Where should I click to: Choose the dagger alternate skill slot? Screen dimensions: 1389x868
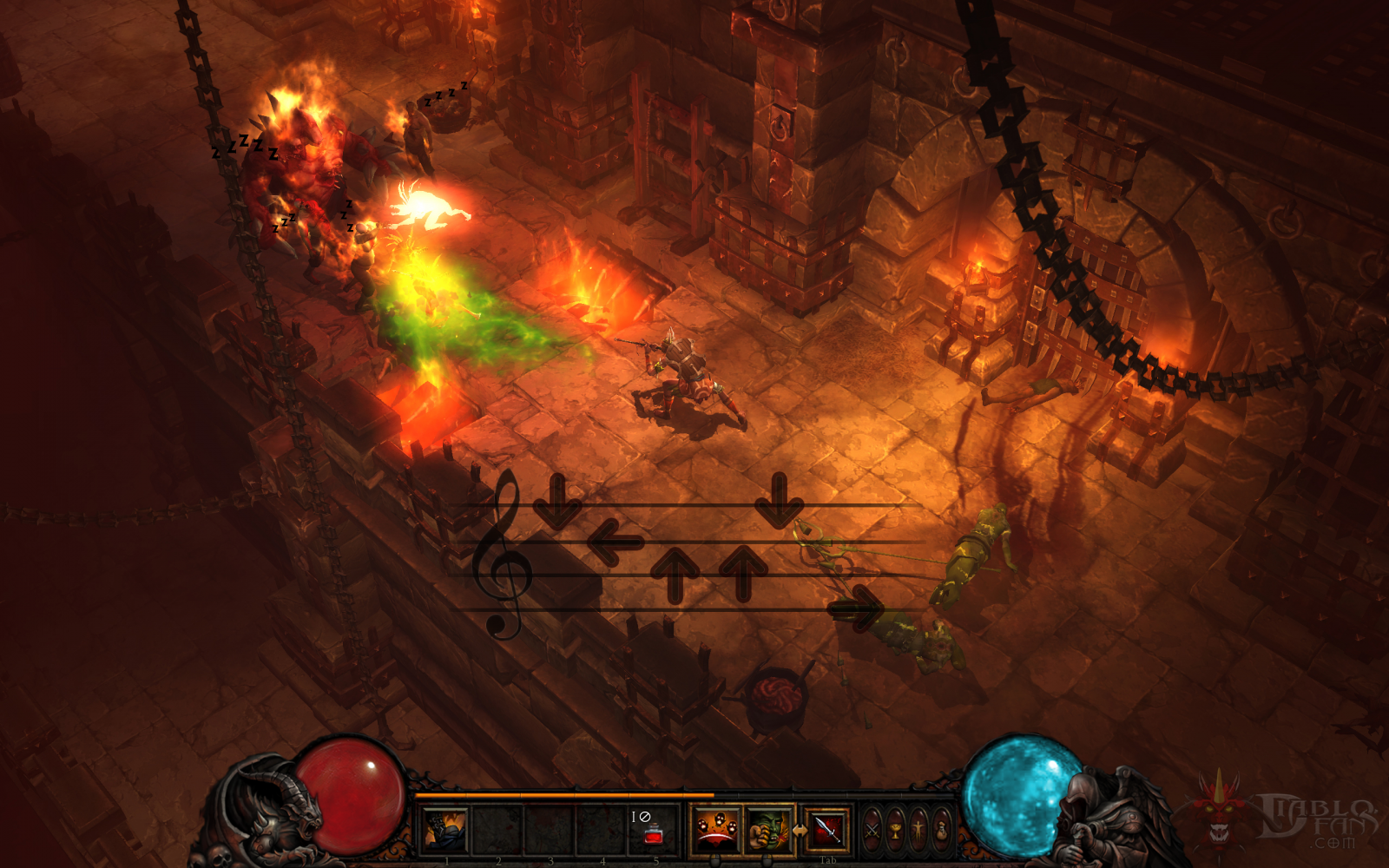point(827,829)
